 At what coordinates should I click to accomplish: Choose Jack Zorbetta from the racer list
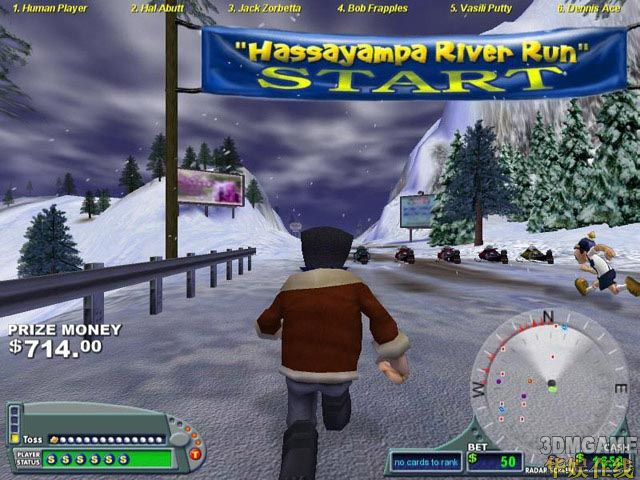(x=264, y=8)
